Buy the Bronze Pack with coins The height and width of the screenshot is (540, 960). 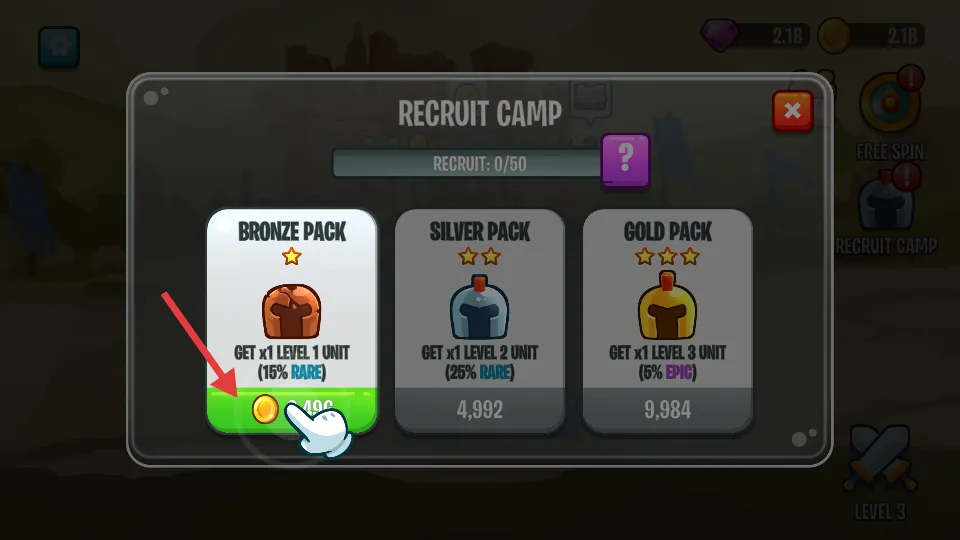point(292,409)
